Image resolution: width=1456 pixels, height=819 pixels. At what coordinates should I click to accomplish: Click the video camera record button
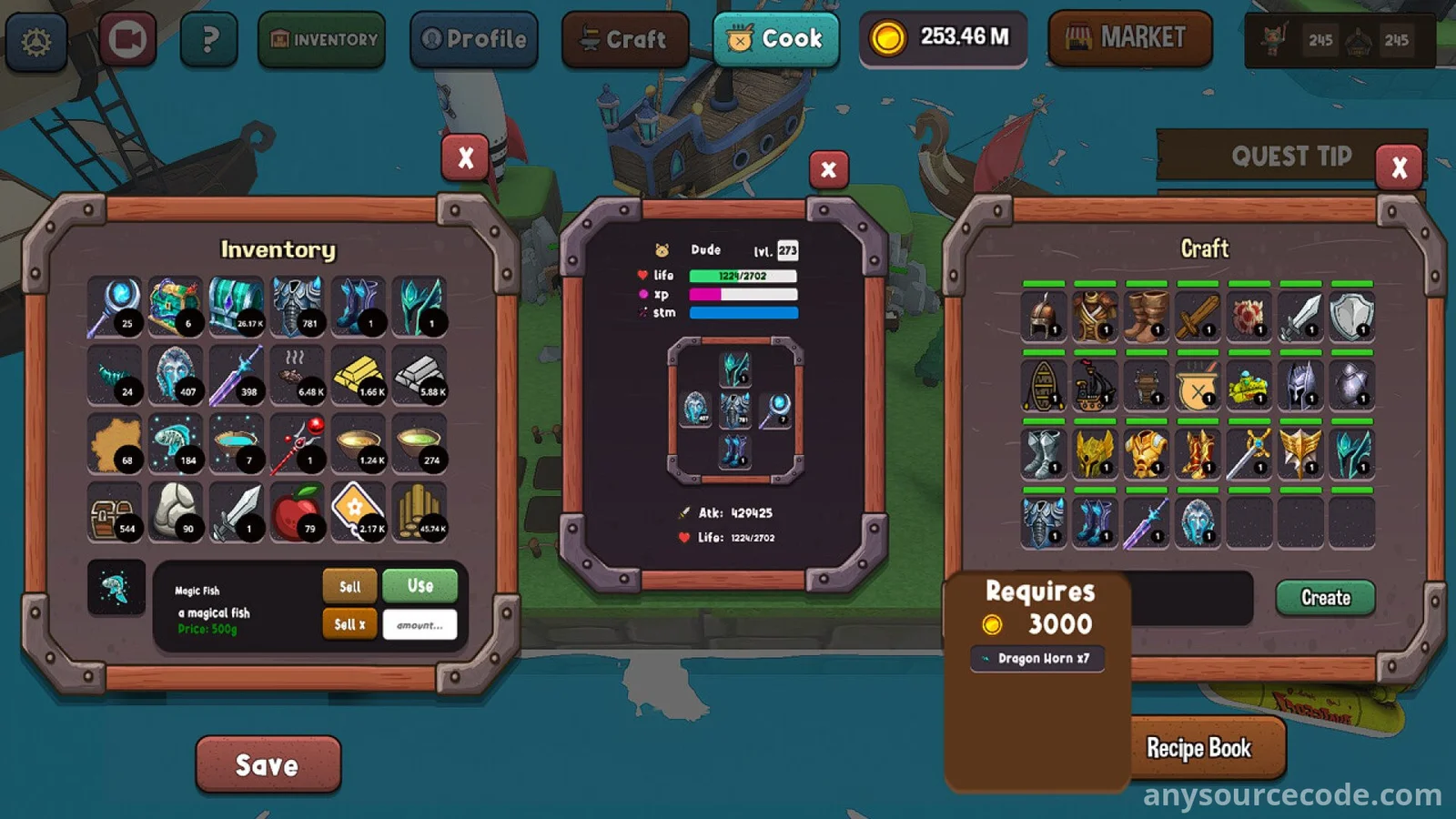127,40
